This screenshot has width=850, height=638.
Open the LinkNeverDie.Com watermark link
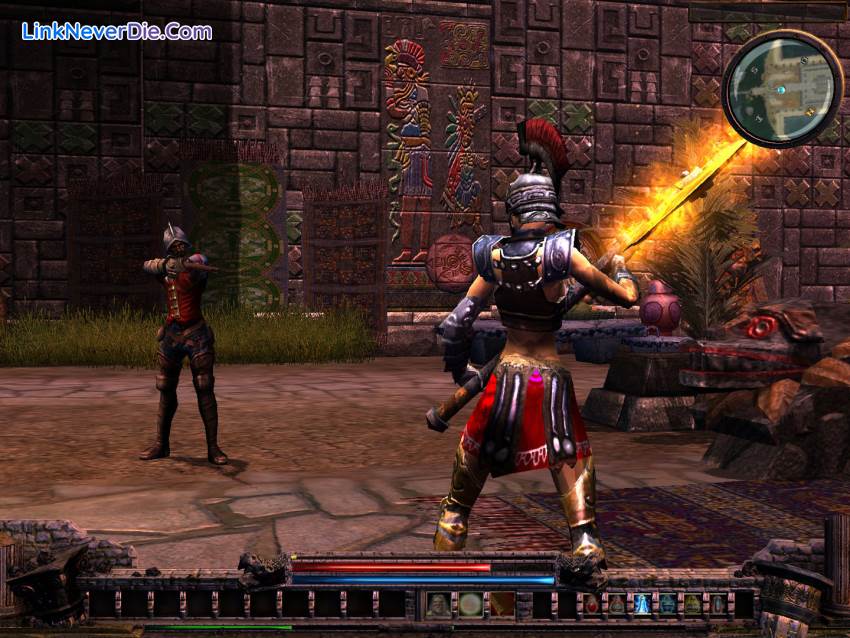[x=116, y=31]
